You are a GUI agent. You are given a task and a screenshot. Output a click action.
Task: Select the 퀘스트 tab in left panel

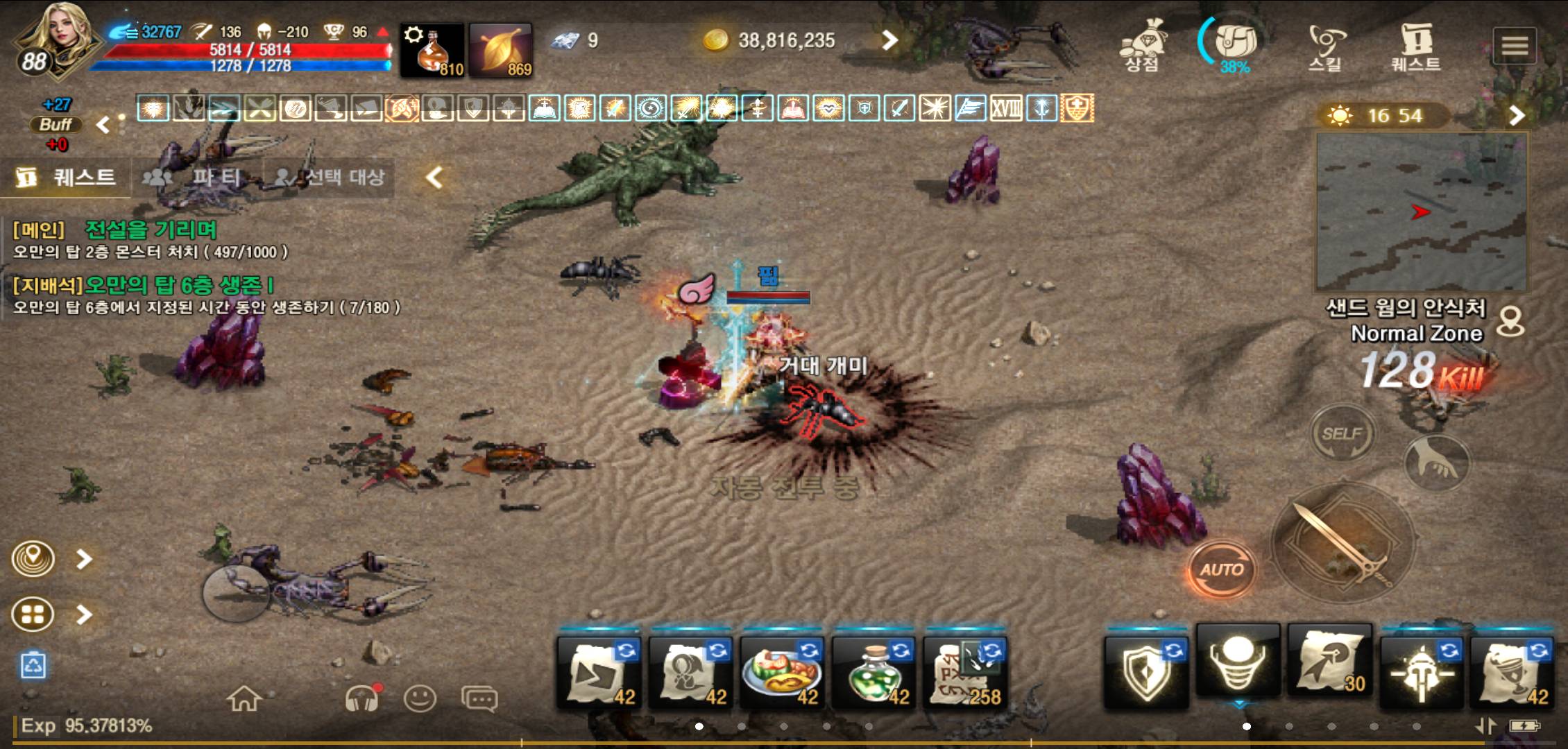[x=67, y=178]
